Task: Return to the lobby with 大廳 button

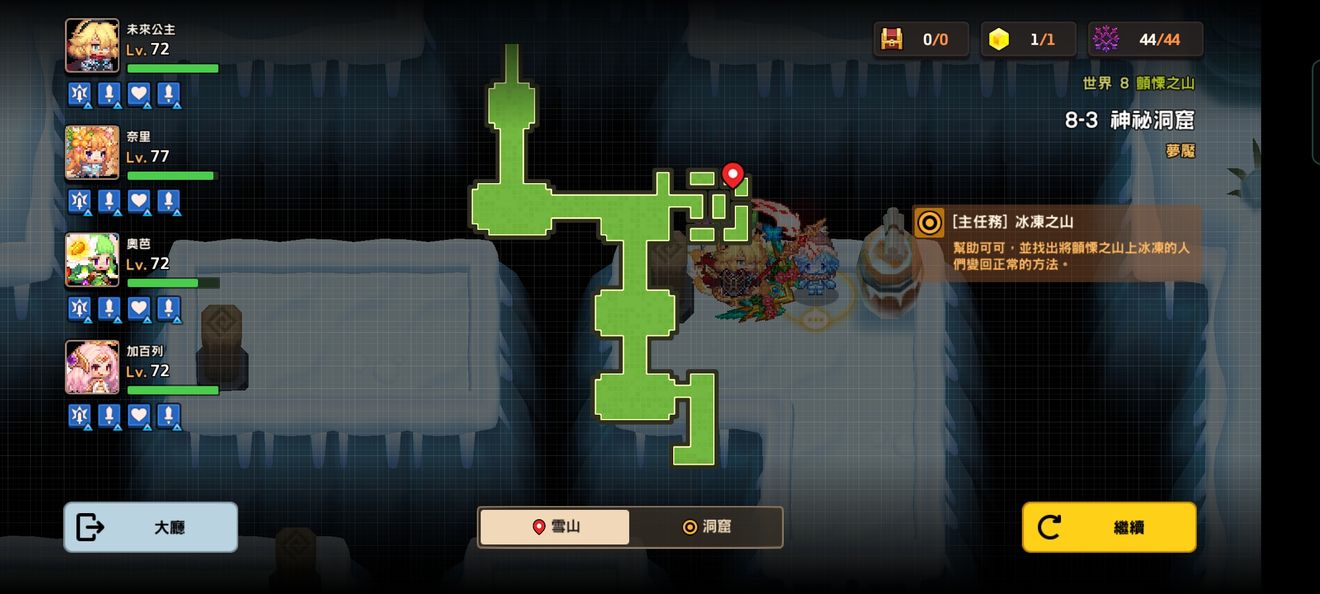Action: (x=150, y=527)
